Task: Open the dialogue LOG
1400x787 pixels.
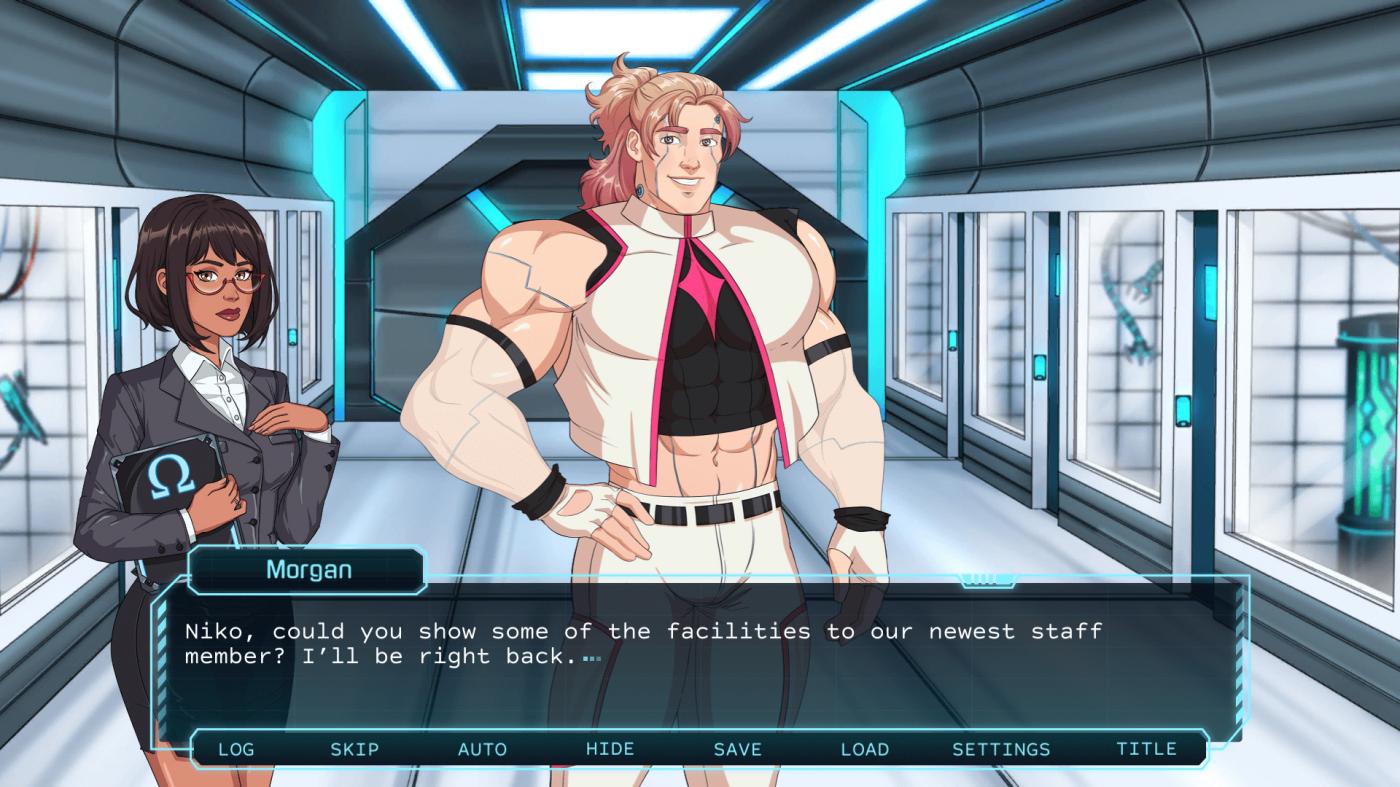Action: pyautogui.click(x=236, y=749)
